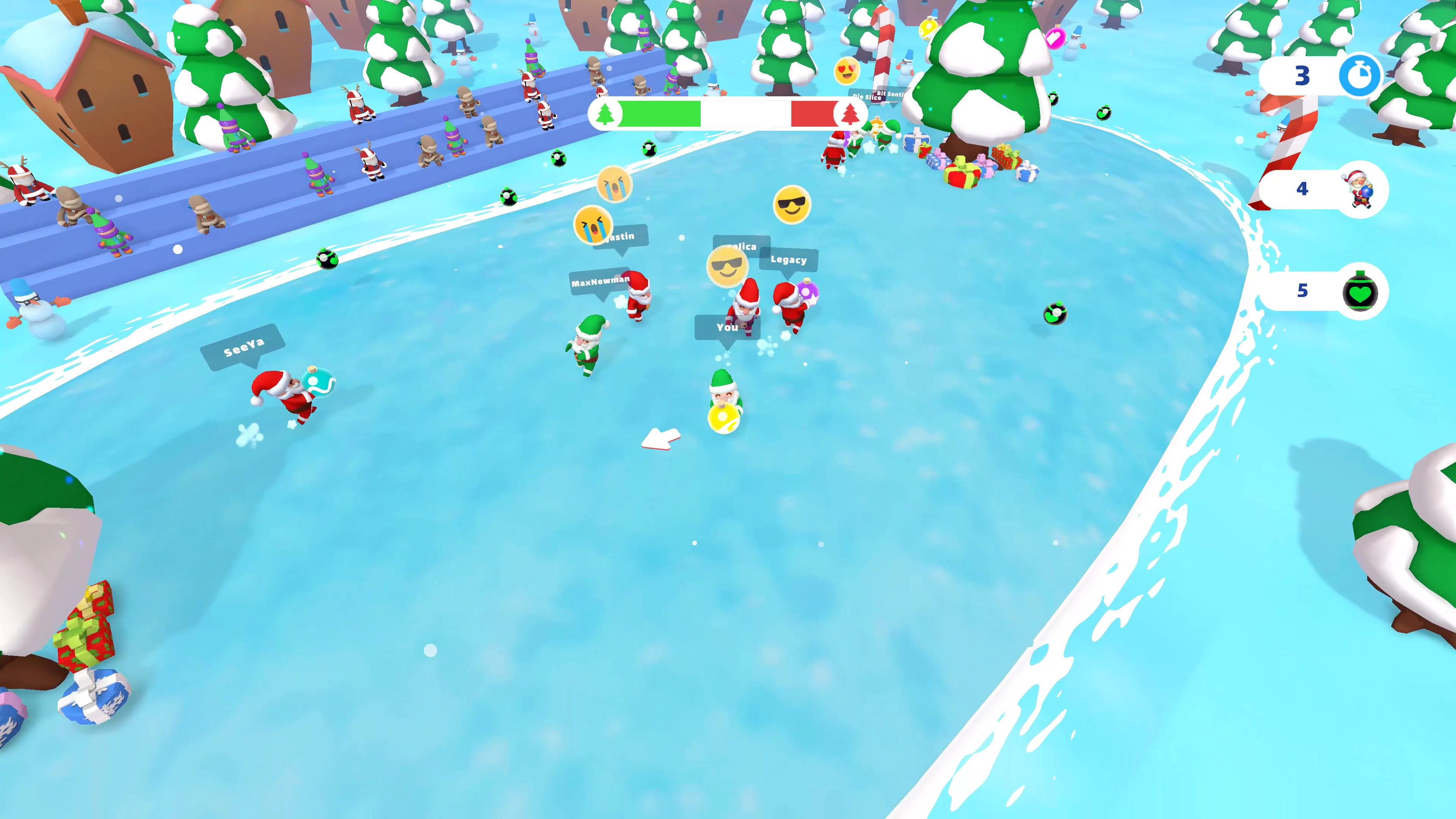Click the potion count pill showing 5
This screenshot has height=819, width=1456.
pos(1303,290)
